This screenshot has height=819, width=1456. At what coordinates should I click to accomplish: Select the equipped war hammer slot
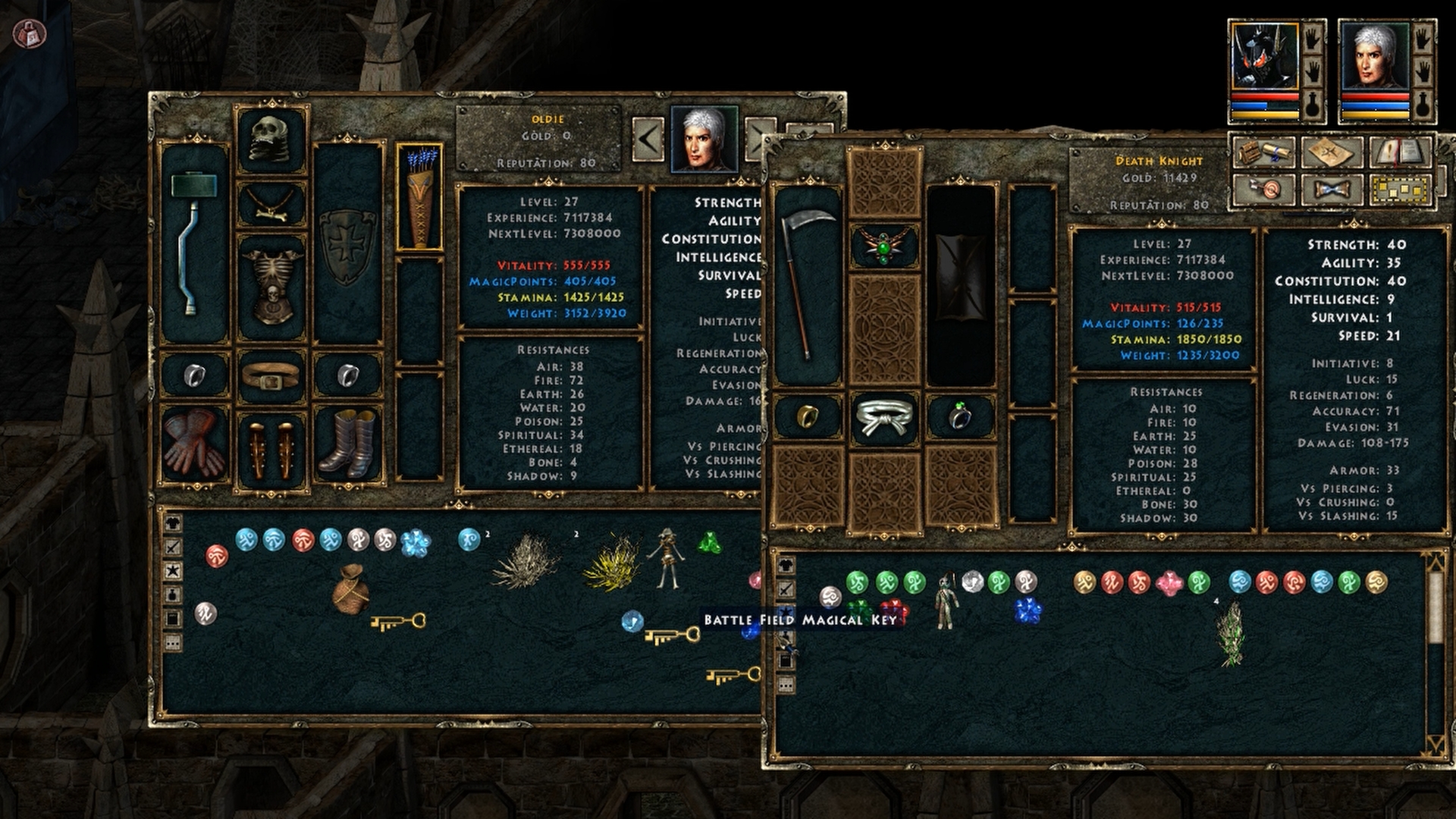tap(194, 243)
